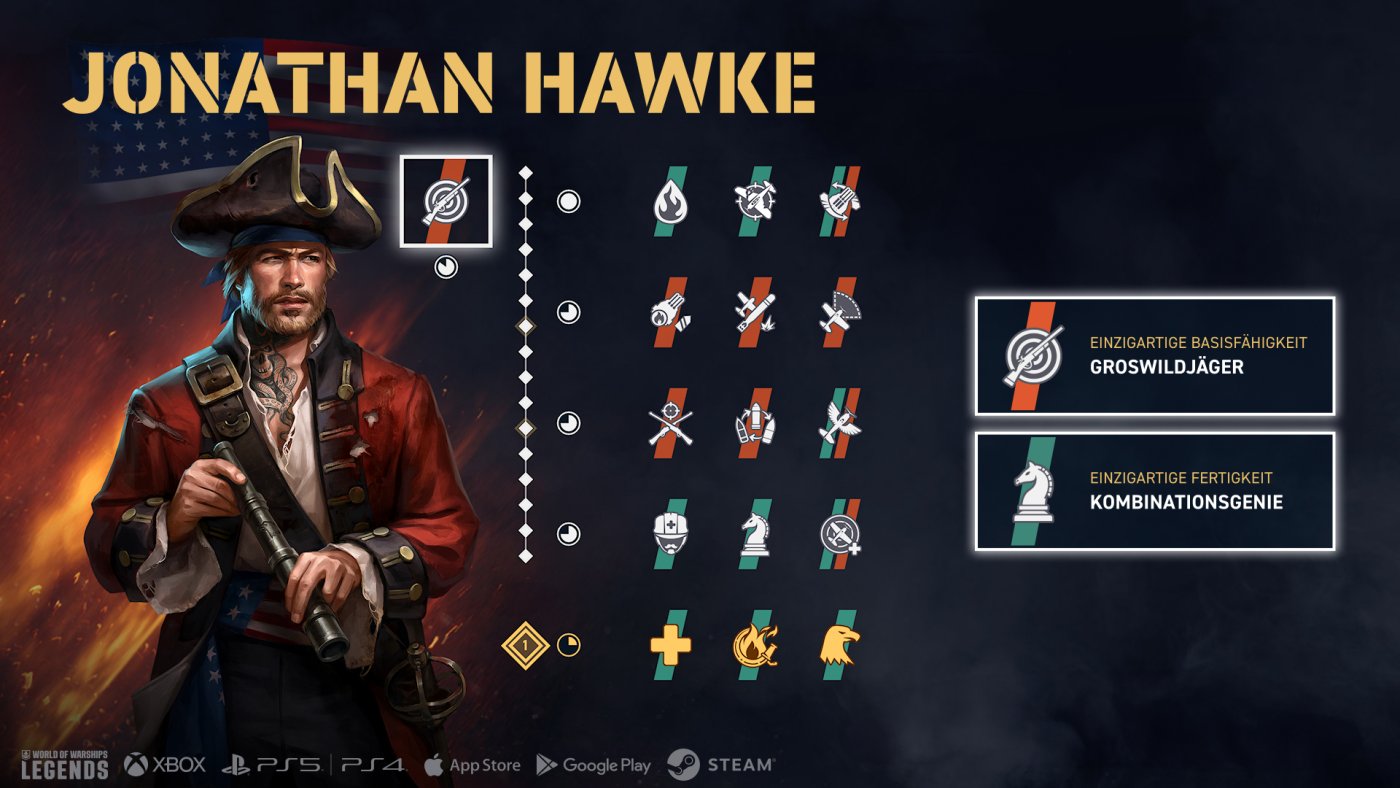Select the highlighted rifle-and-target base skill

[x=445, y=201]
